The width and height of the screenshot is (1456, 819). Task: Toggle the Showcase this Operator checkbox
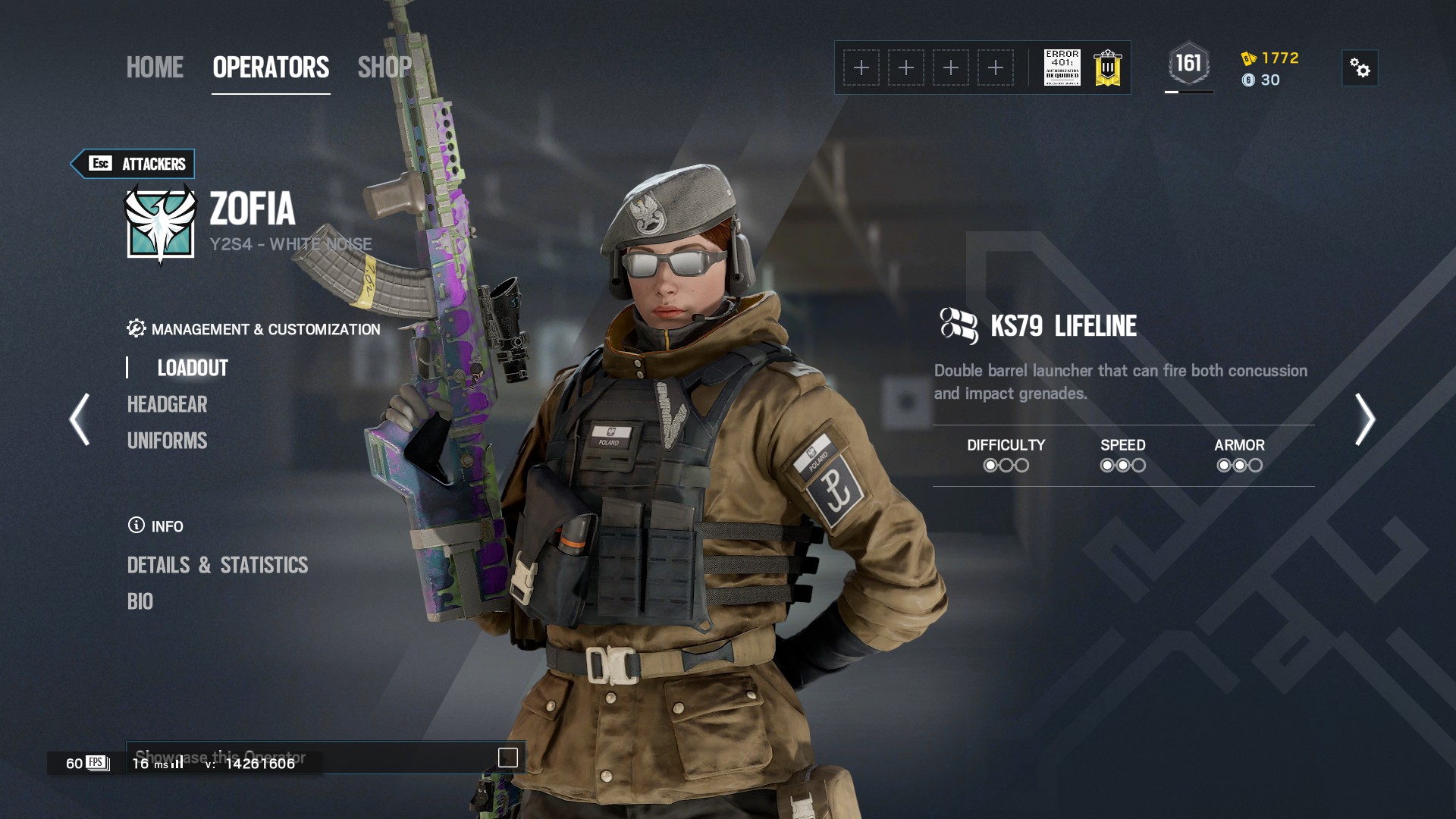(507, 757)
